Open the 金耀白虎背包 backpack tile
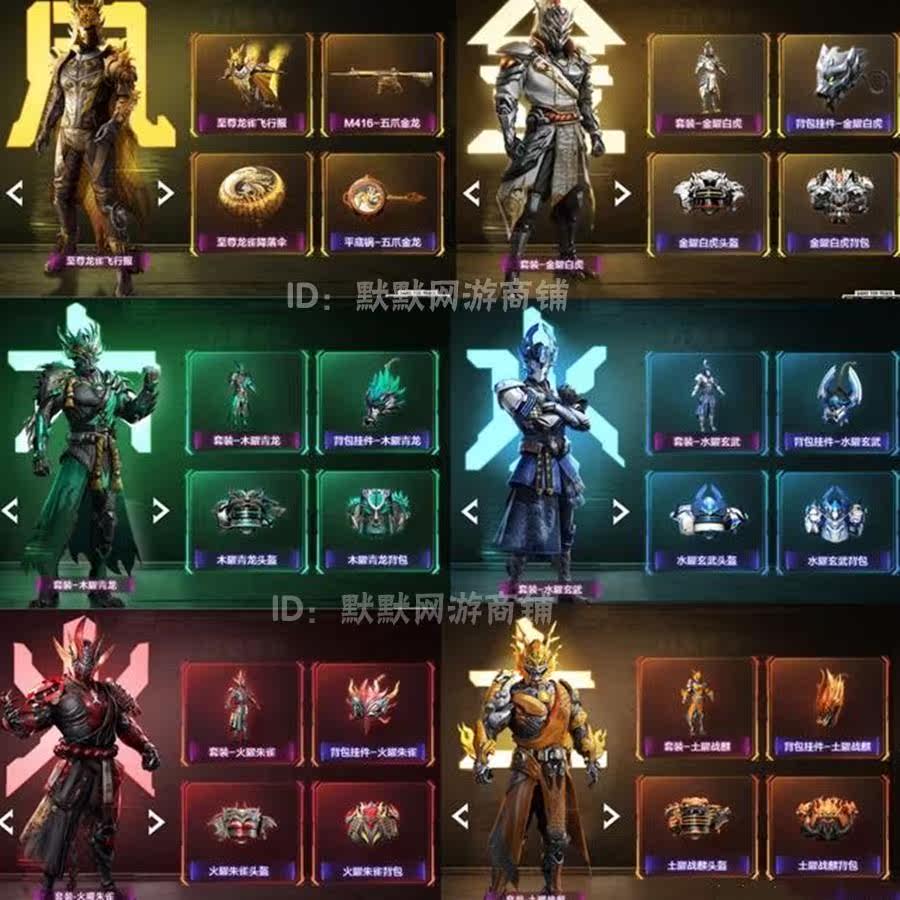 838,205
